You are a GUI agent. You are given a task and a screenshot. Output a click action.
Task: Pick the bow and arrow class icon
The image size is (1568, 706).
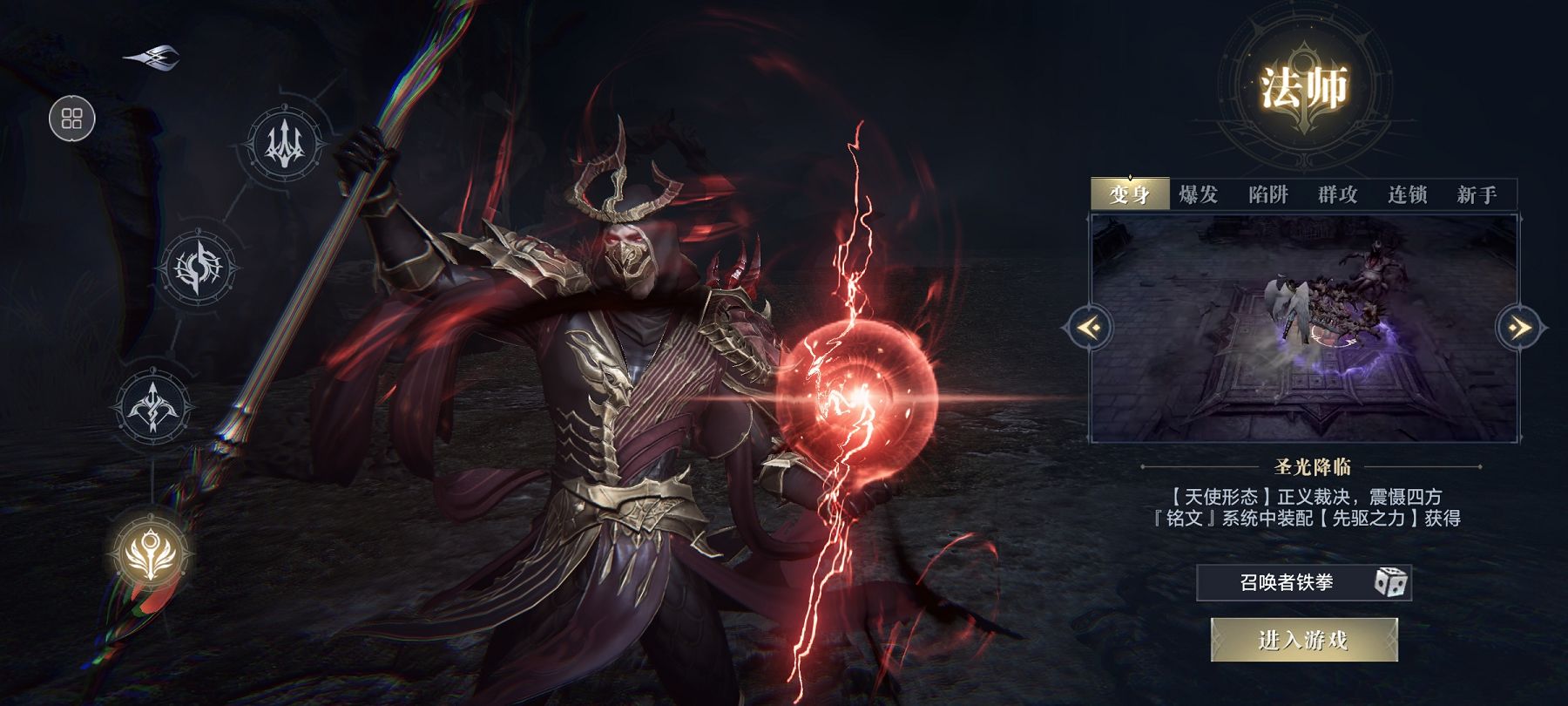click(x=154, y=406)
